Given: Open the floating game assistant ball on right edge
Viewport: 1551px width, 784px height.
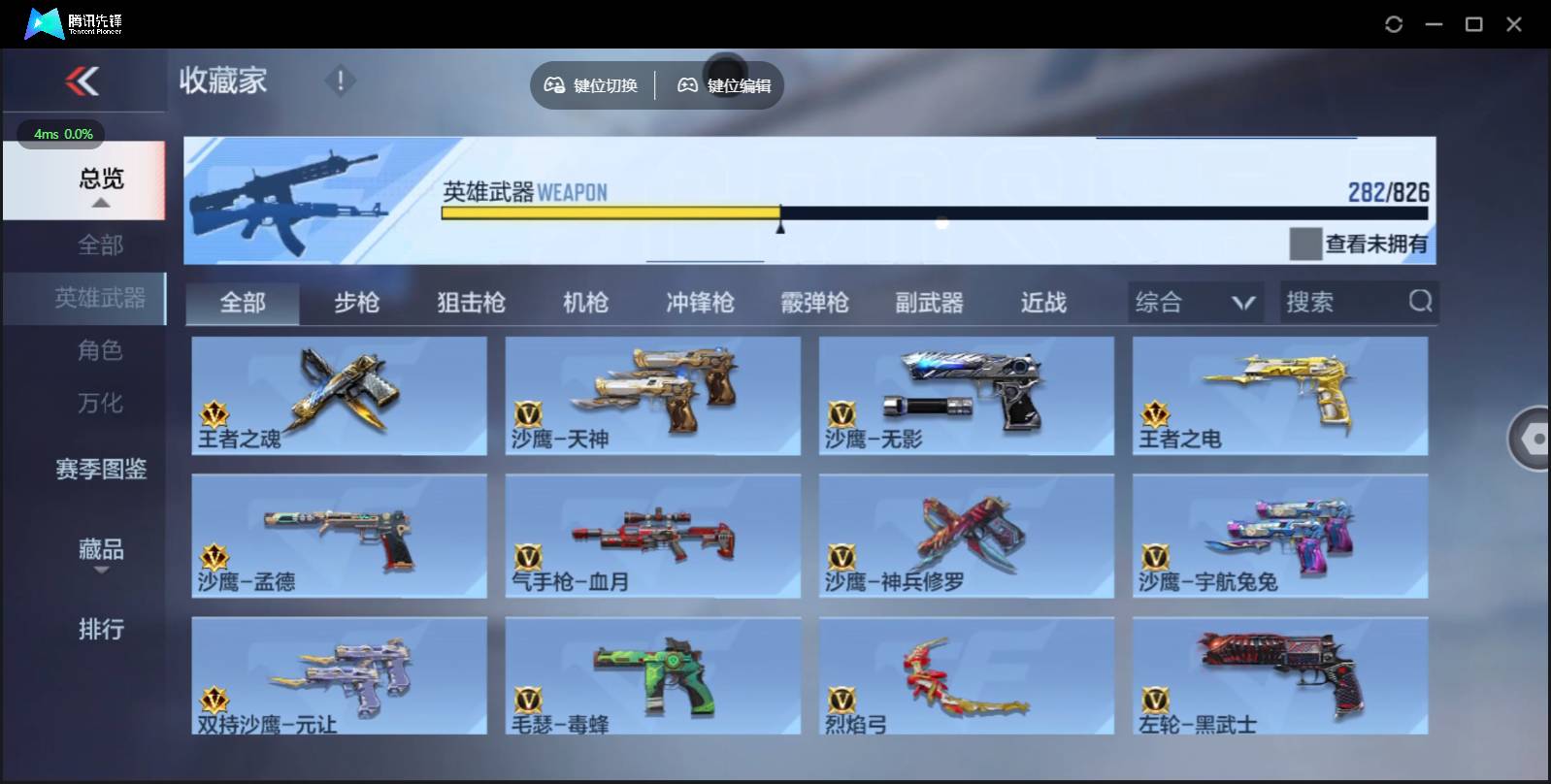Looking at the screenshot, I should (1534, 439).
